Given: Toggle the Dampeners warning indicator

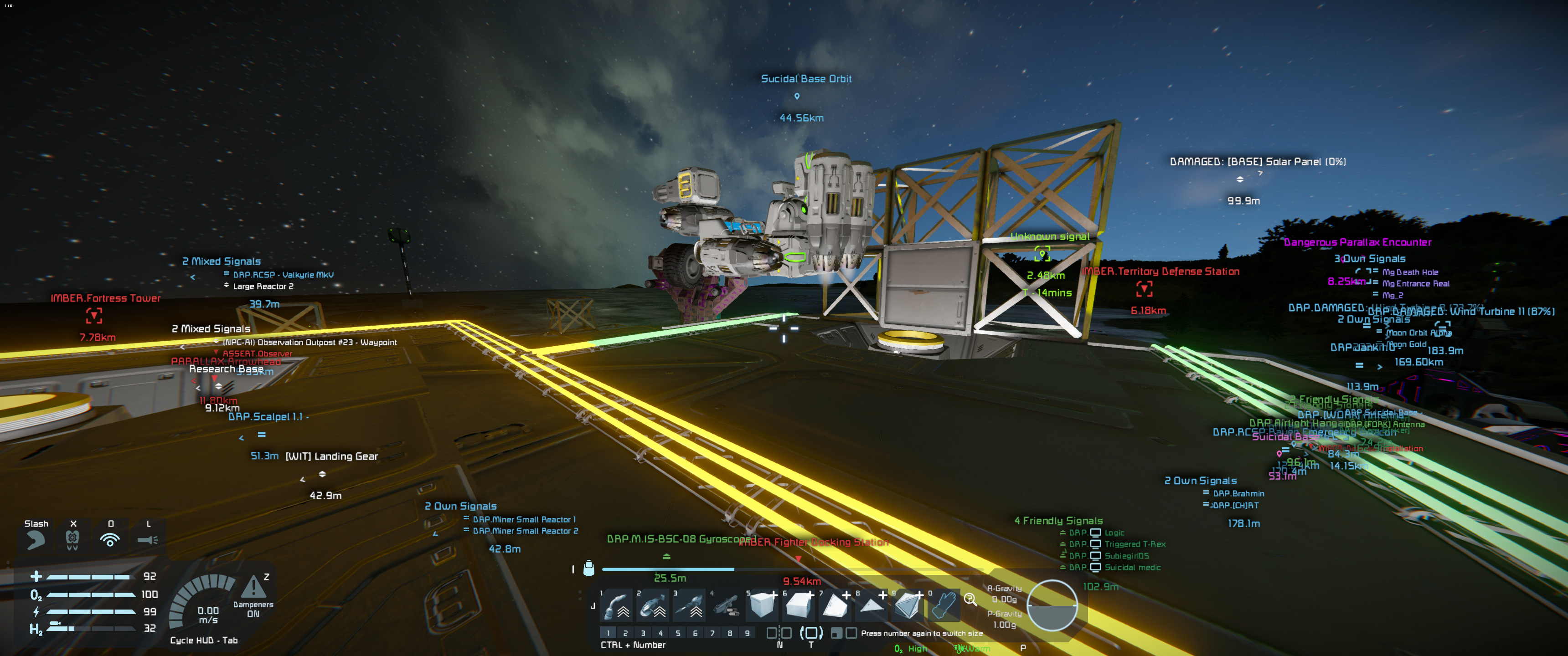Looking at the screenshot, I should point(253,588).
